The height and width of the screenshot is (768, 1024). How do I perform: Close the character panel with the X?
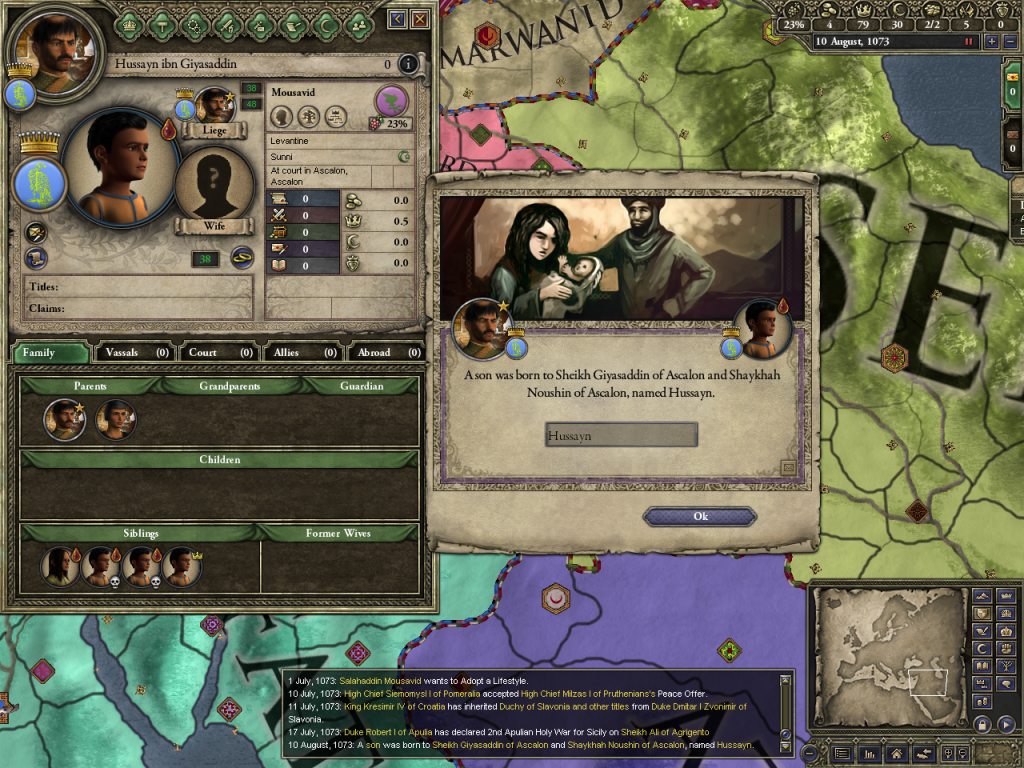420,19
